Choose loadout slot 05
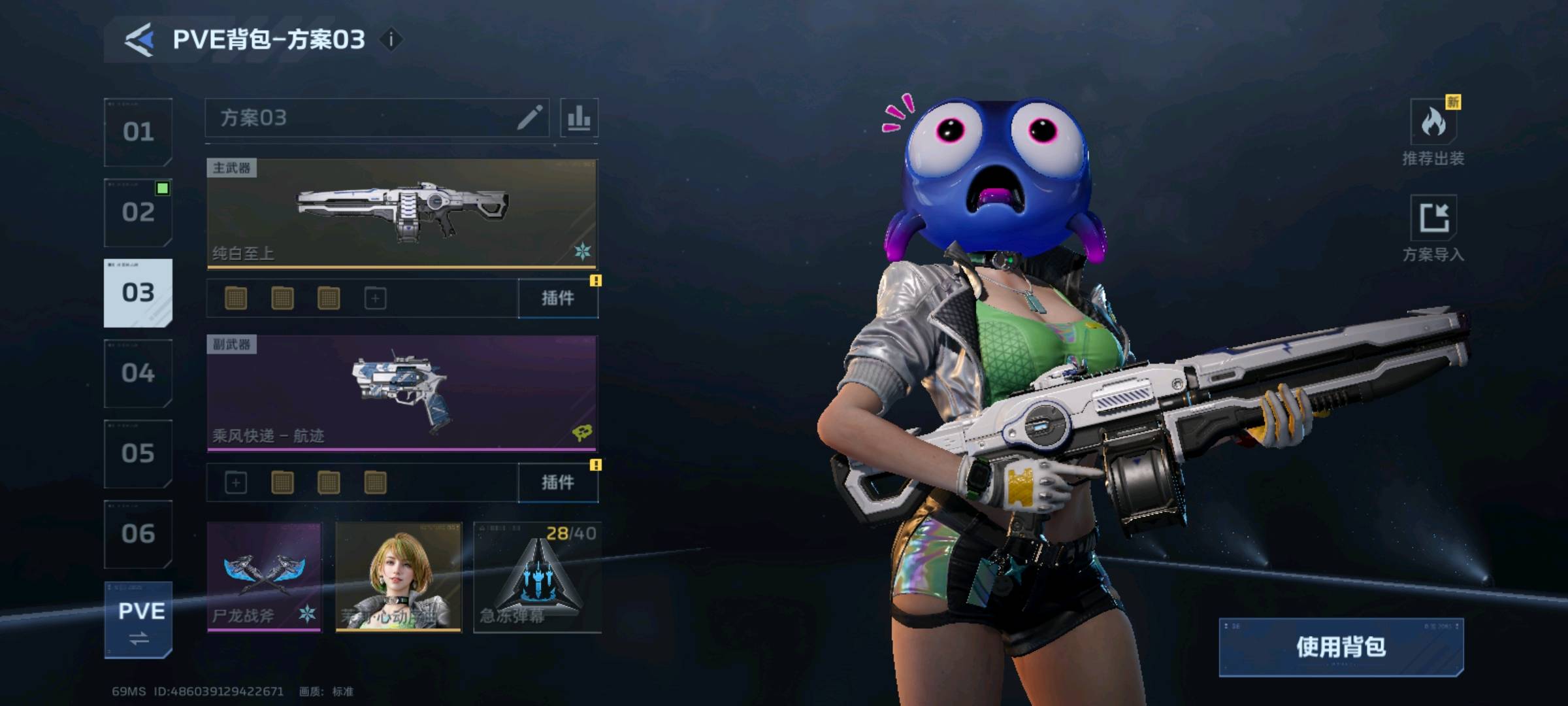 click(138, 454)
